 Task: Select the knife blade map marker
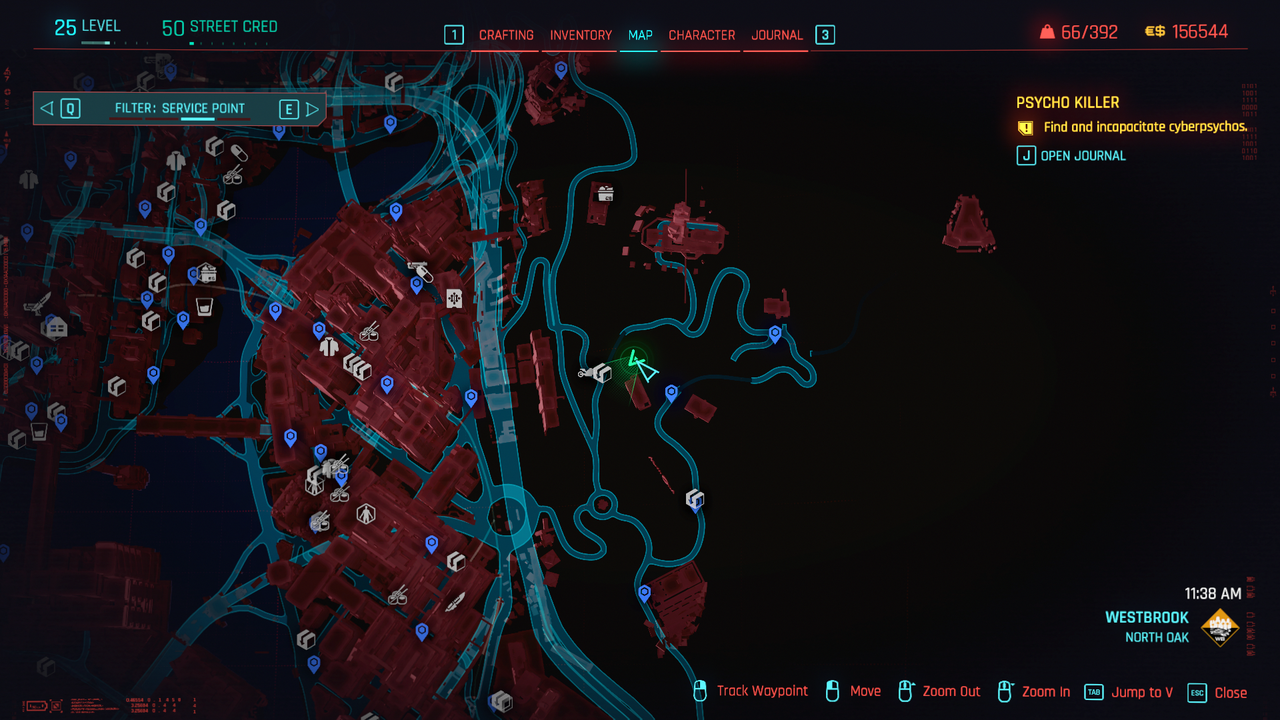click(456, 600)
